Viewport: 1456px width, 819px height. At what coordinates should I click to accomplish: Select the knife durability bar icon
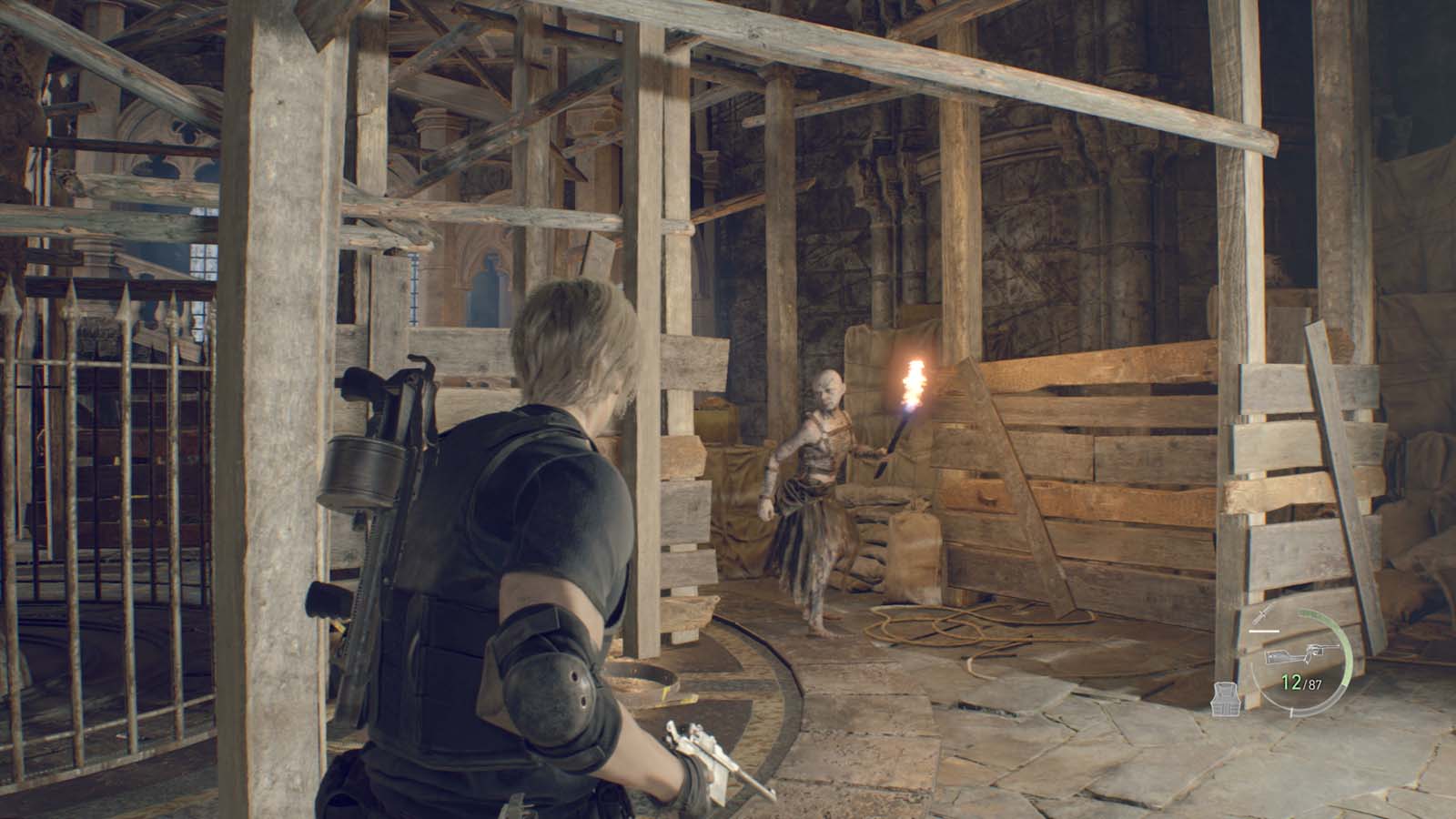[x=1264, y=632]
